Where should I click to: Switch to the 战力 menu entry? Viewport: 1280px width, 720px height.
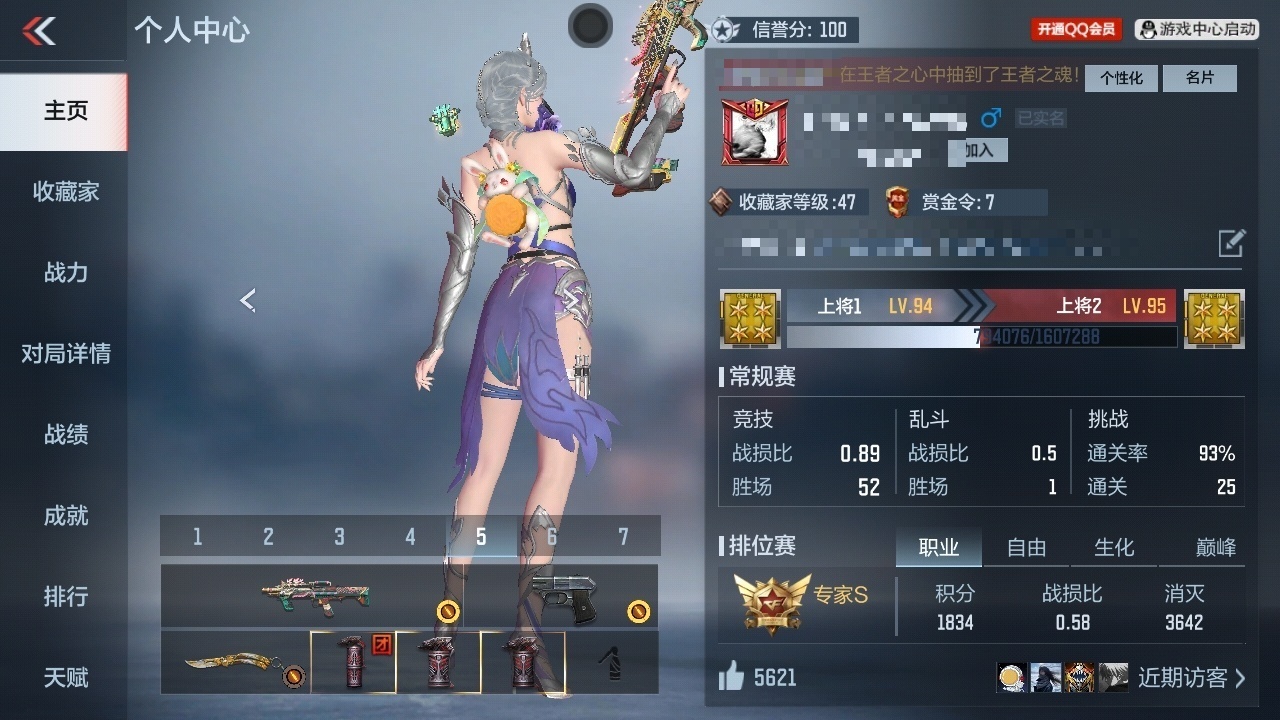[65, 273]
